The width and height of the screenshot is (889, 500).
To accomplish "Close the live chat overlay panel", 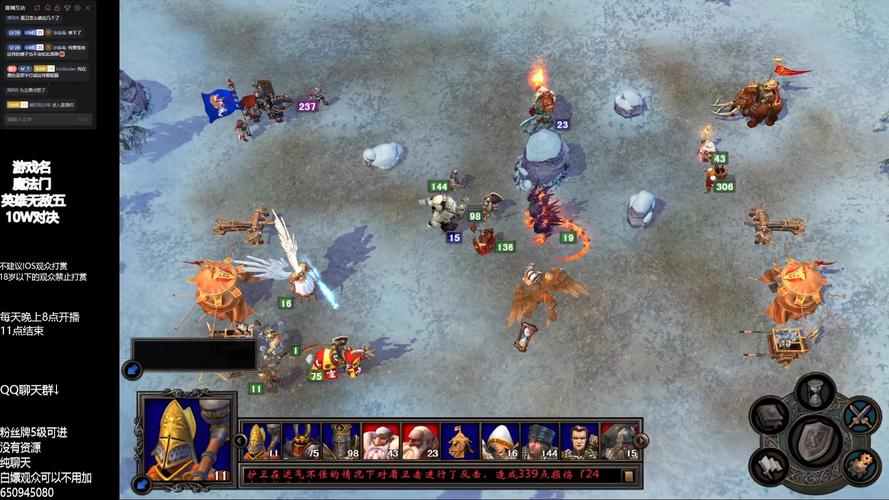I will [88, 8].
